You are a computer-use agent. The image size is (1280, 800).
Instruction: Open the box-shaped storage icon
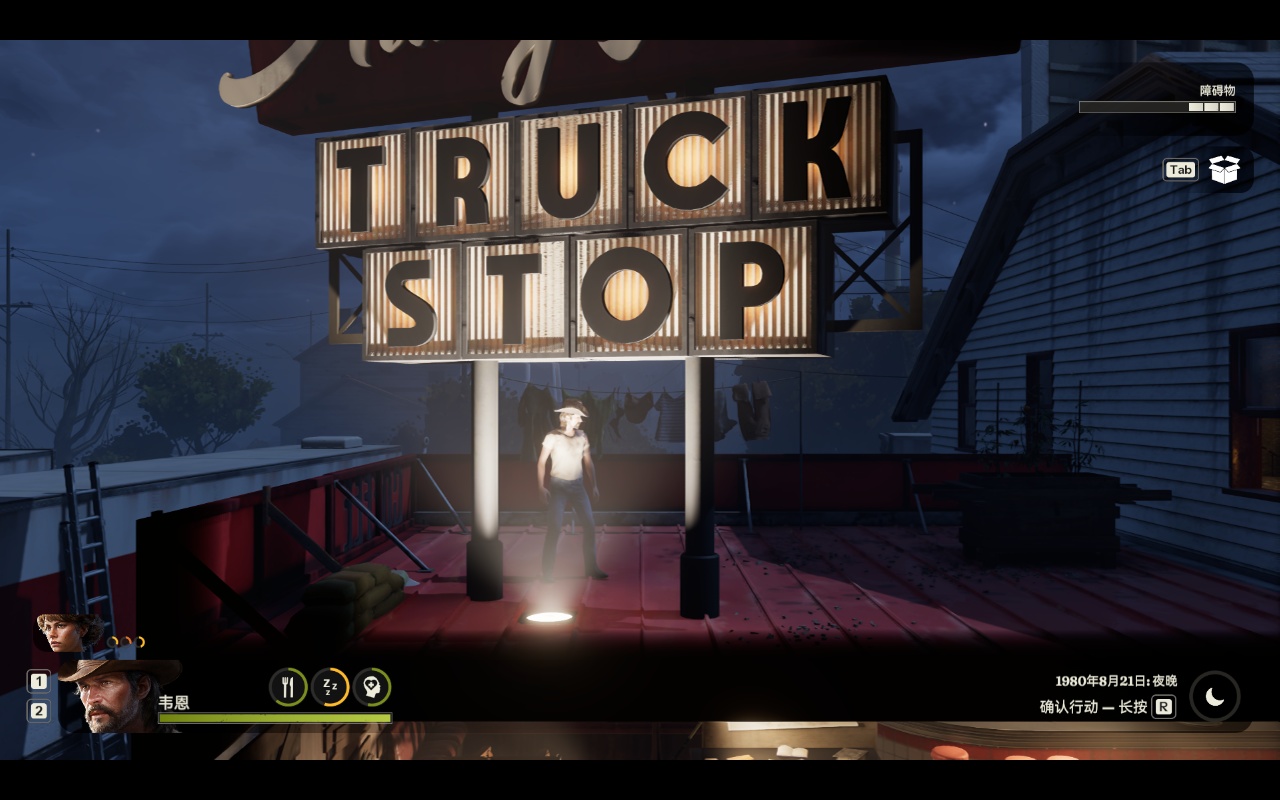pyautogui.click(x=1224, y=170)
